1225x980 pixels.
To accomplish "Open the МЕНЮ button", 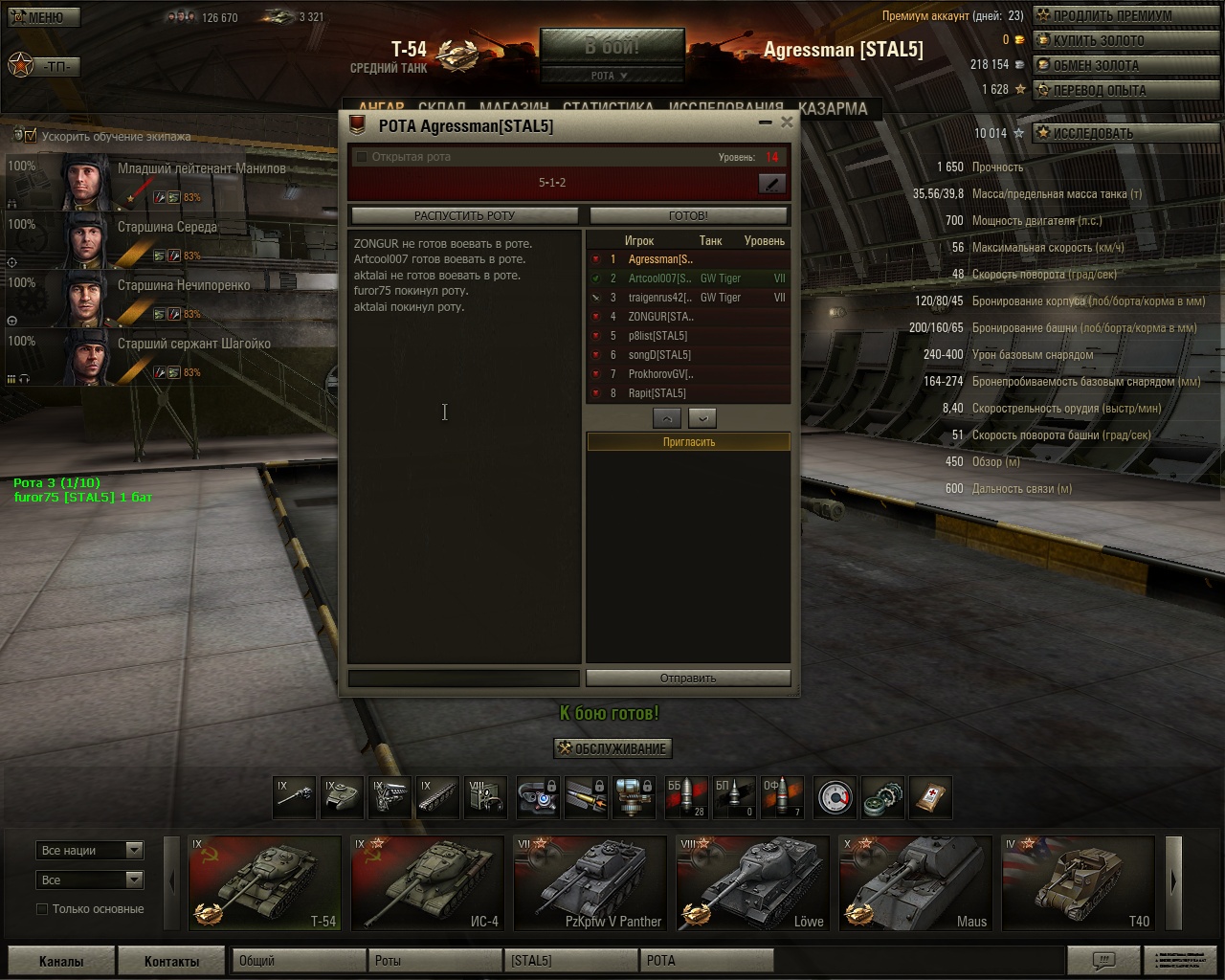I will 40,17.
